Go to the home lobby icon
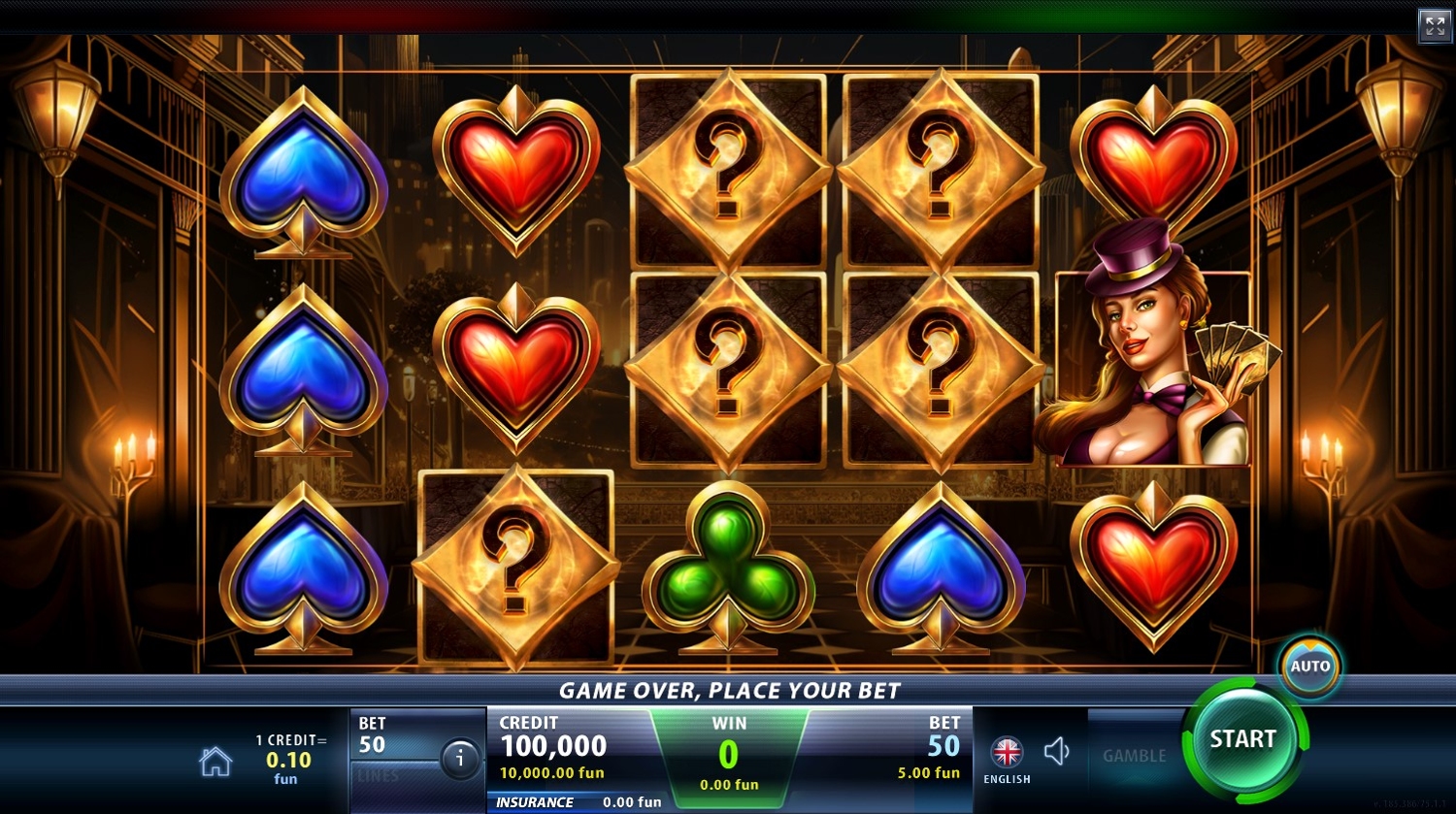The height and width of the screenshot is (814, 1456). coord(215,762)
